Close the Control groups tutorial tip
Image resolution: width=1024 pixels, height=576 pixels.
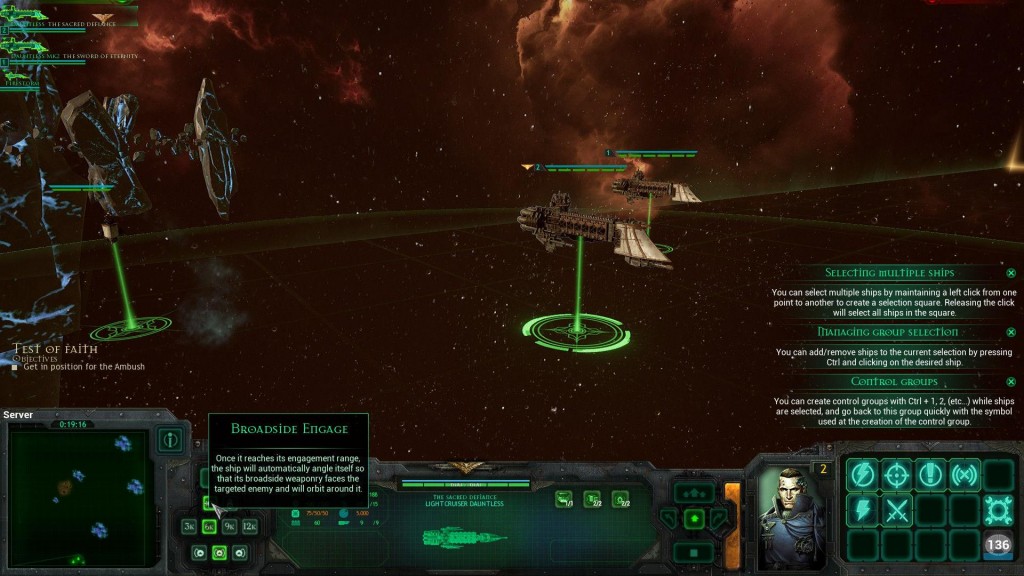point(1011,382)
